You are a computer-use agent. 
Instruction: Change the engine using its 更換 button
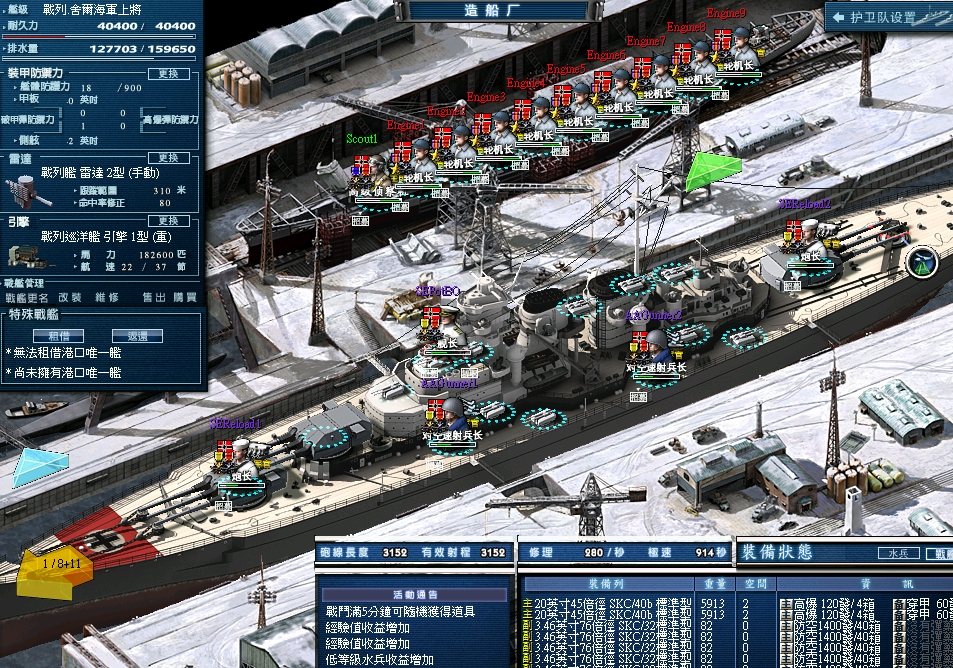pyautogui.click(x=168, y=220)
